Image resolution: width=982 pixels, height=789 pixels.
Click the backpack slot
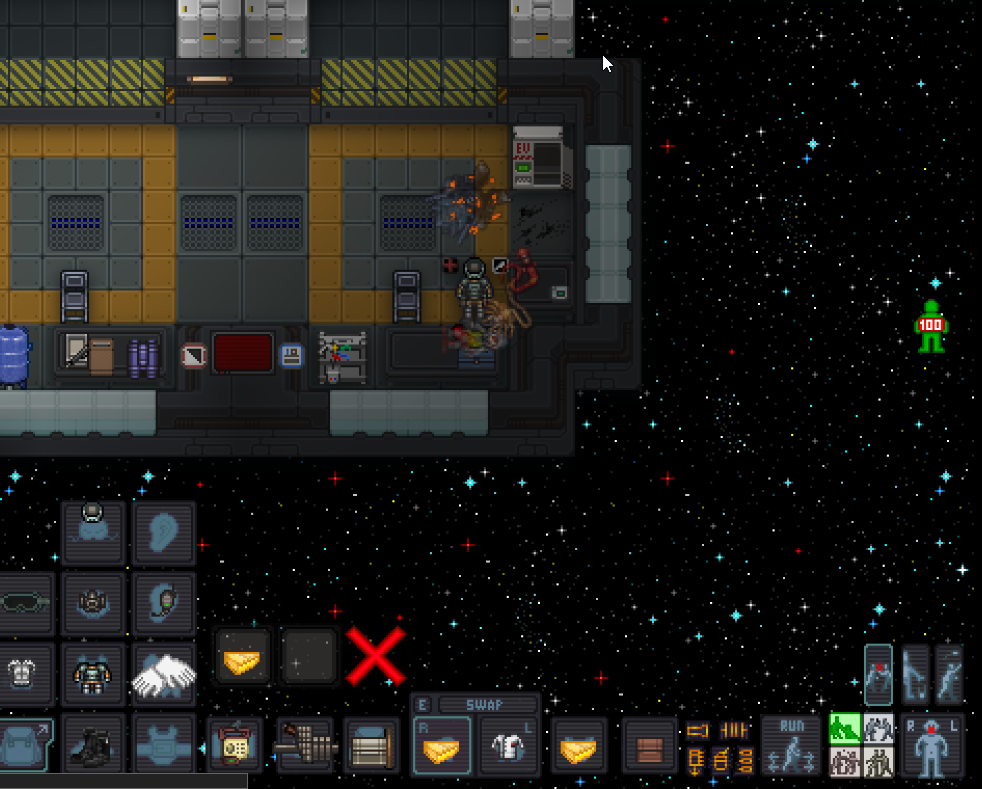(x=21, y=746)
